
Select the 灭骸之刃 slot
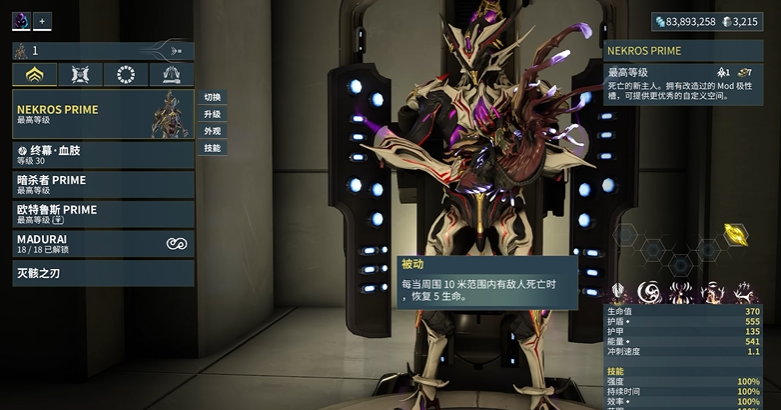(x=102, y=272)
